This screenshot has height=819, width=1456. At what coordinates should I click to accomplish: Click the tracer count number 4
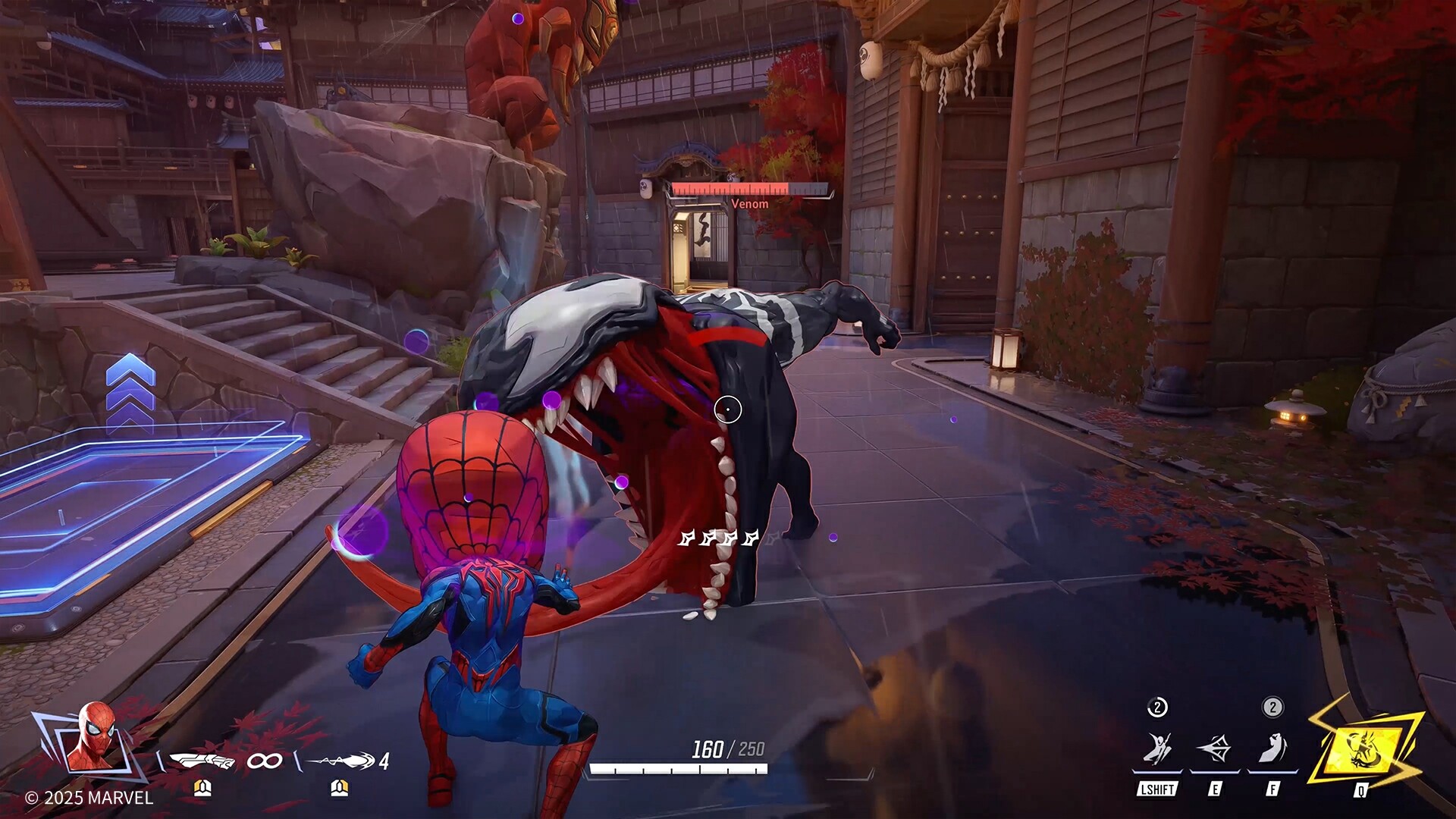click(384, 761)
